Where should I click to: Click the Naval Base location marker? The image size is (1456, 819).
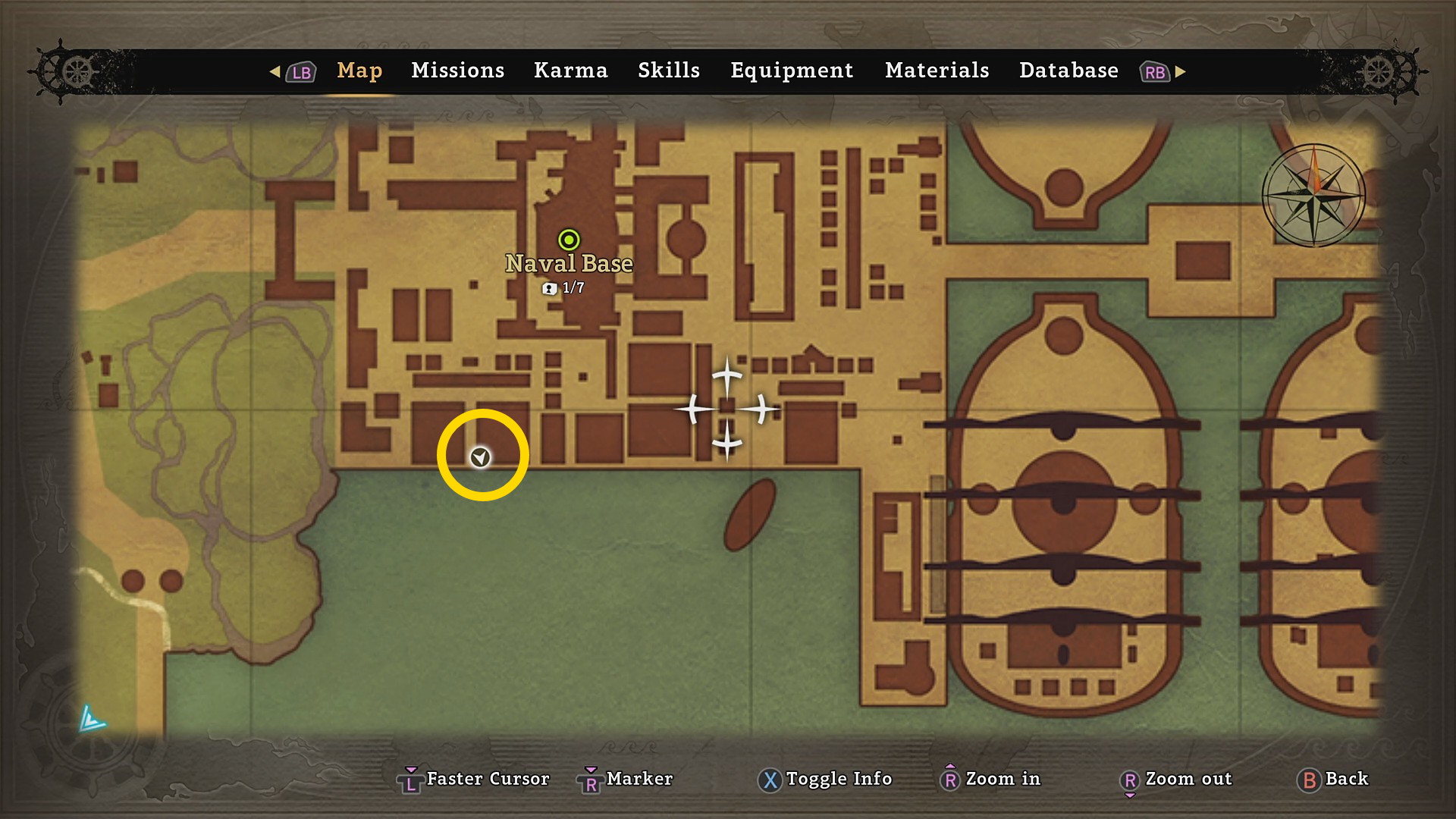569,240
